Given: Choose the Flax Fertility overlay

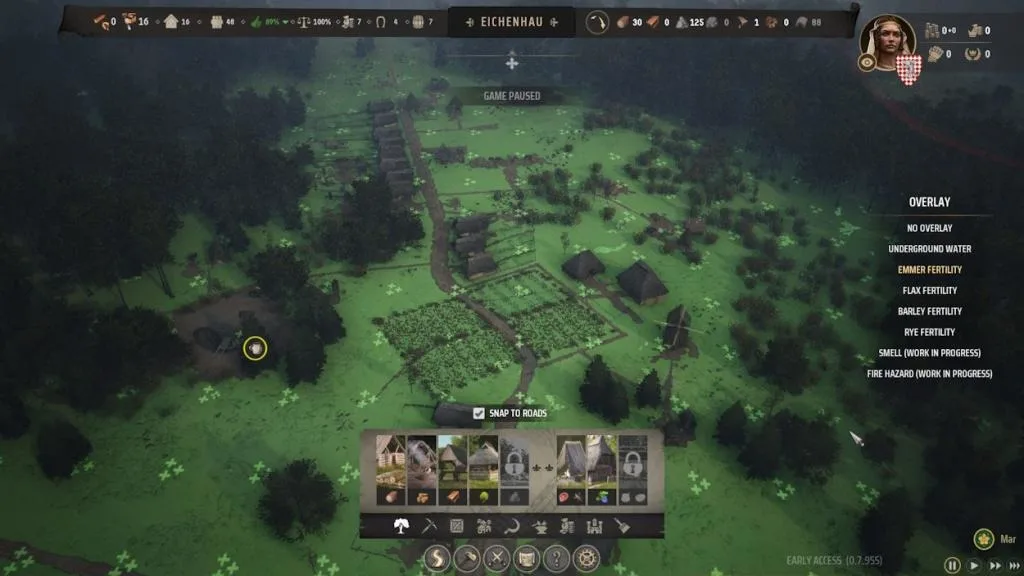Looking at the screenshot, I should [x=929, y=291].
